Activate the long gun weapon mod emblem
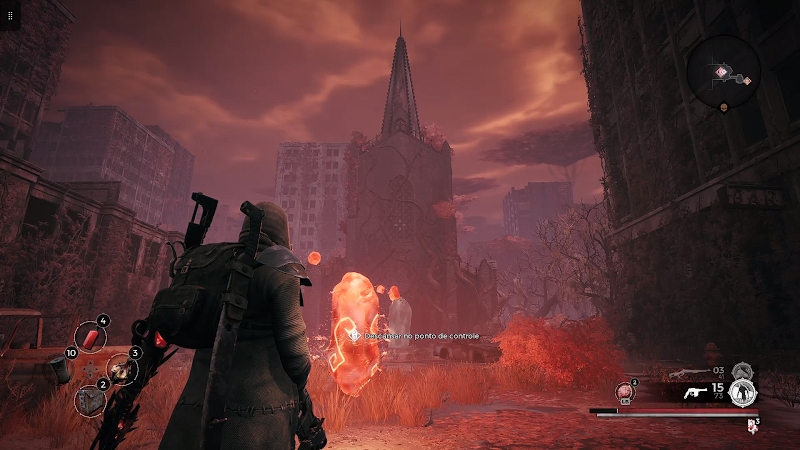The image size is (800, 450). coord(741,372)
